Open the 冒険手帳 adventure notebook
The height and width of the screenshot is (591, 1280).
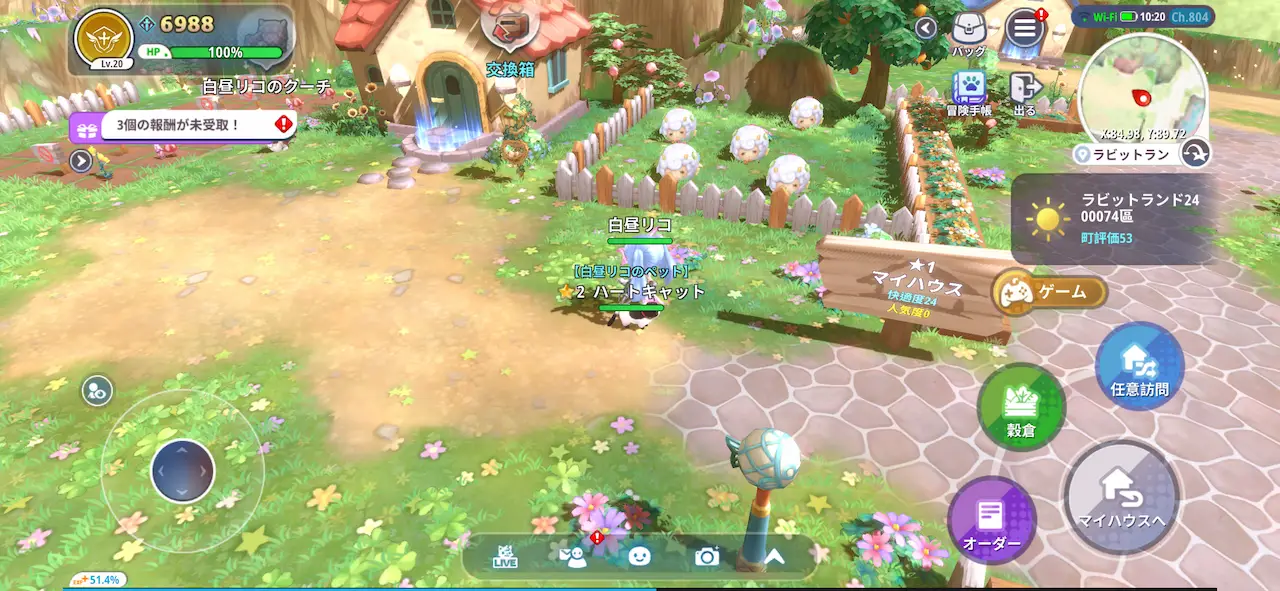point(969,91)
